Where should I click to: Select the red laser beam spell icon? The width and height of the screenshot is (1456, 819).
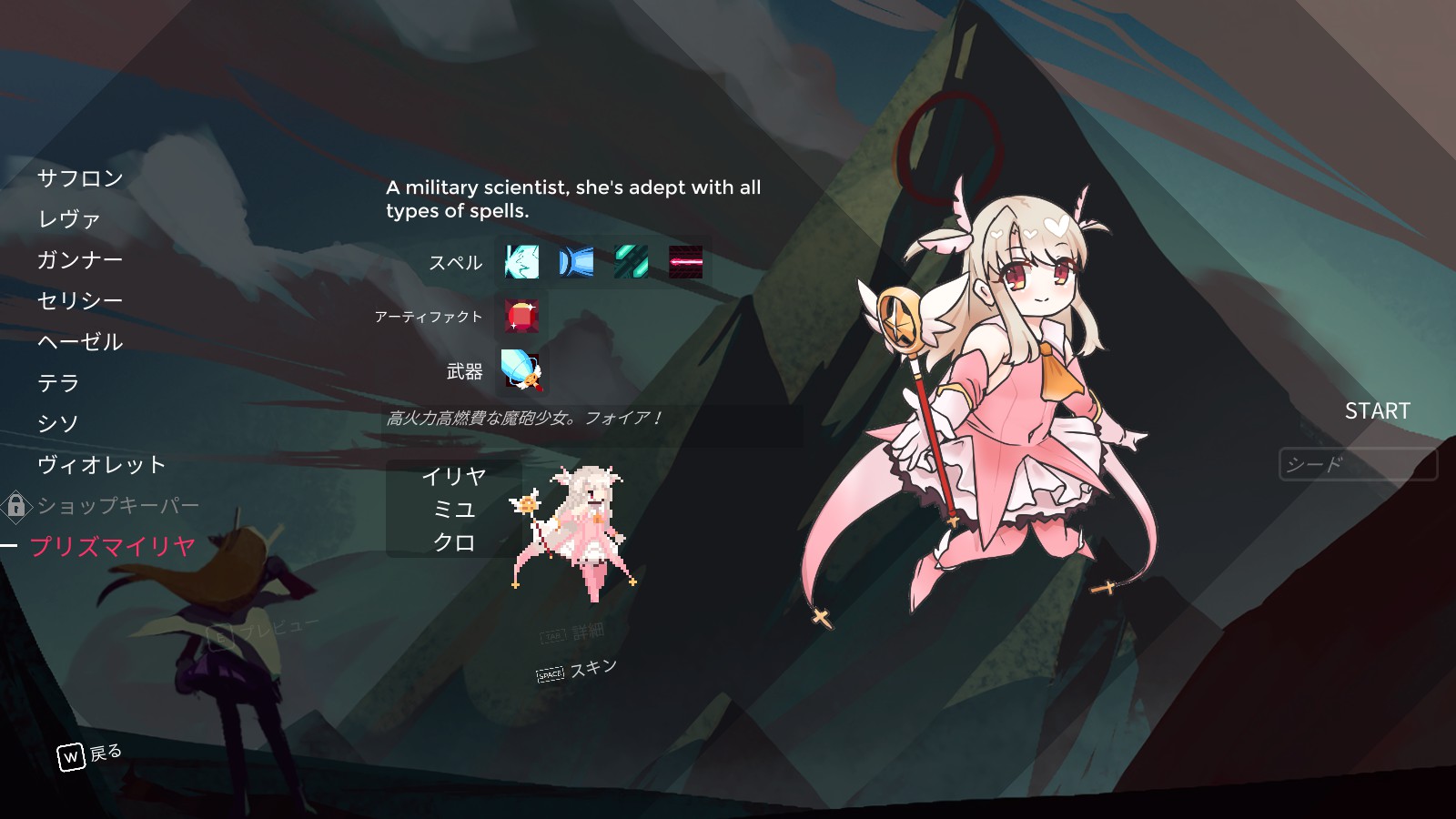[687, 264]
